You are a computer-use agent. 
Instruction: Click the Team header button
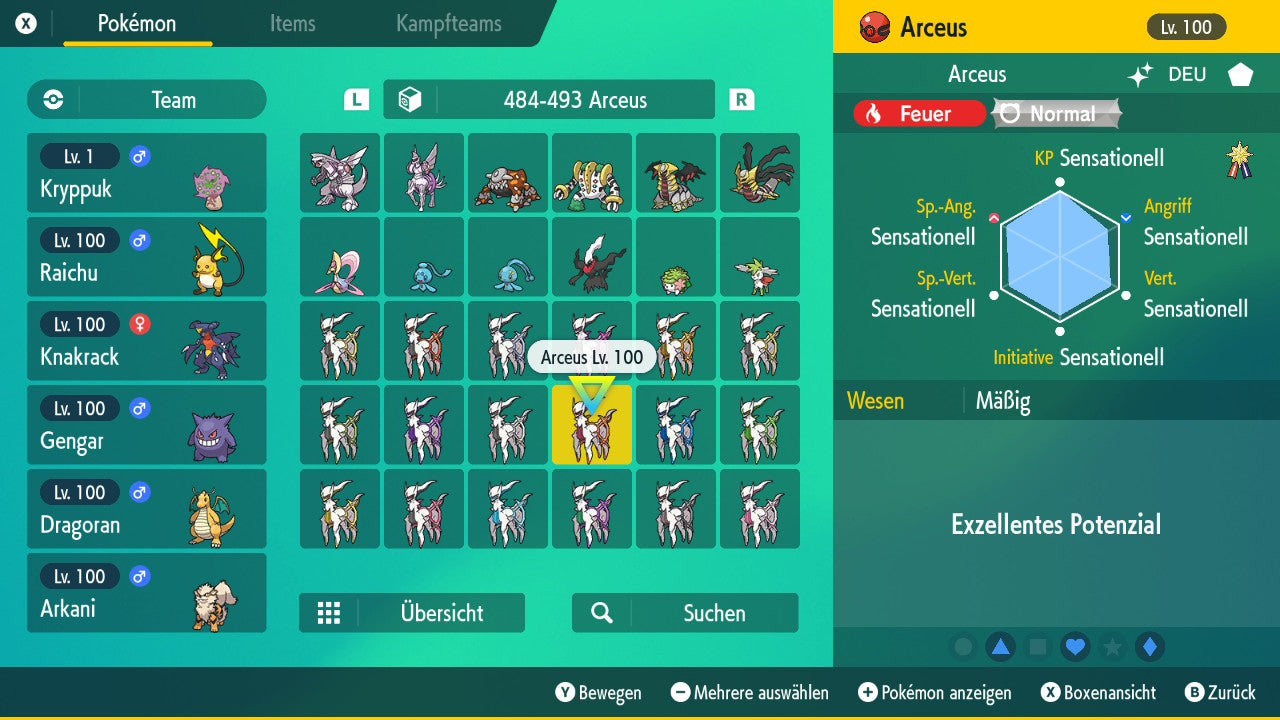coord(146,100)
